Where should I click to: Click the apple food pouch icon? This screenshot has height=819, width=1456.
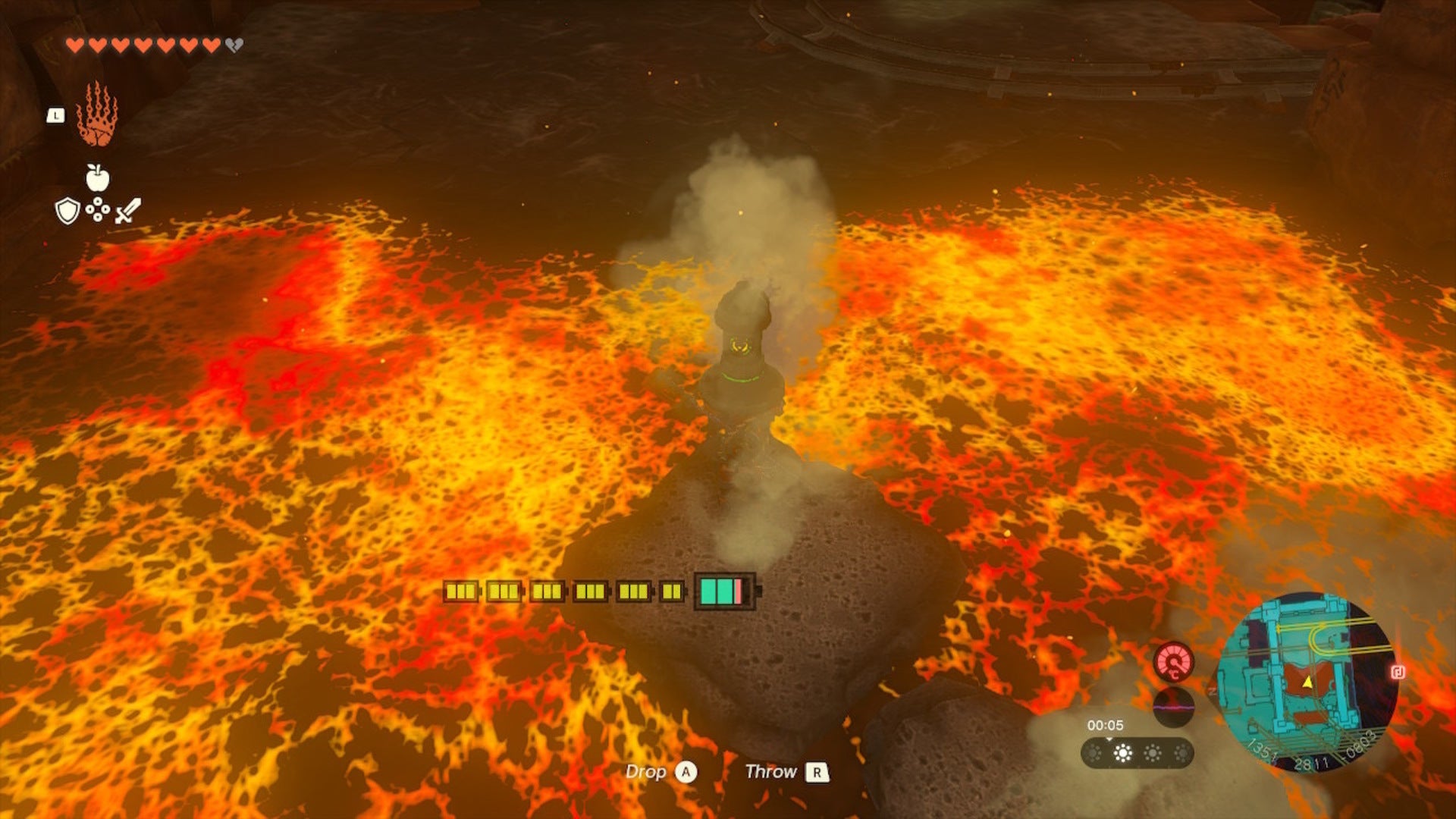pos(96,177)
